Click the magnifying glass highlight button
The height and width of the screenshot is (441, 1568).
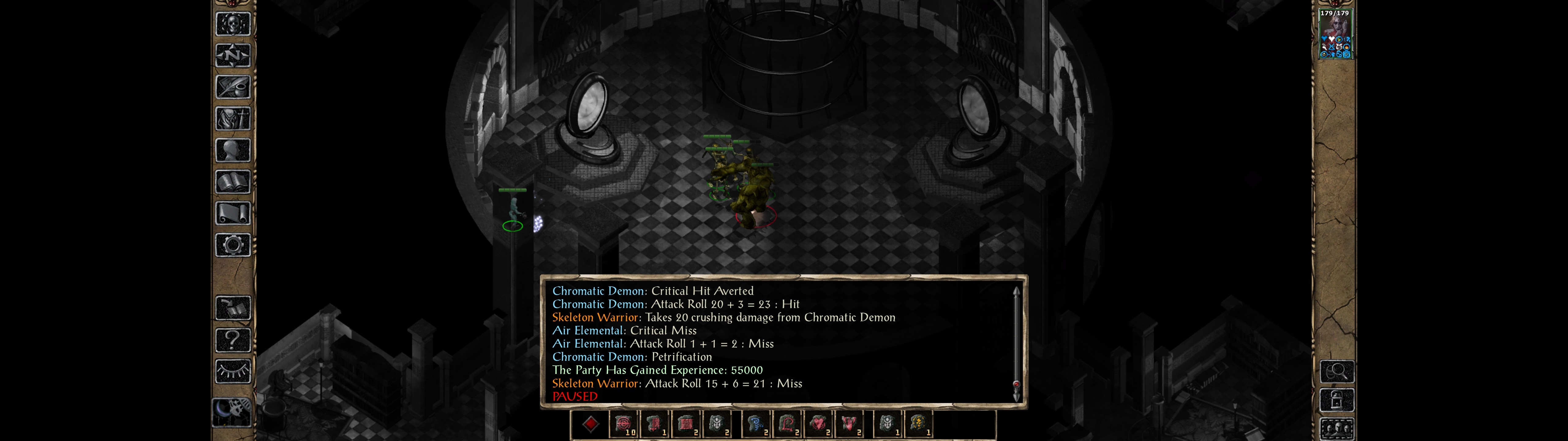1337,371
